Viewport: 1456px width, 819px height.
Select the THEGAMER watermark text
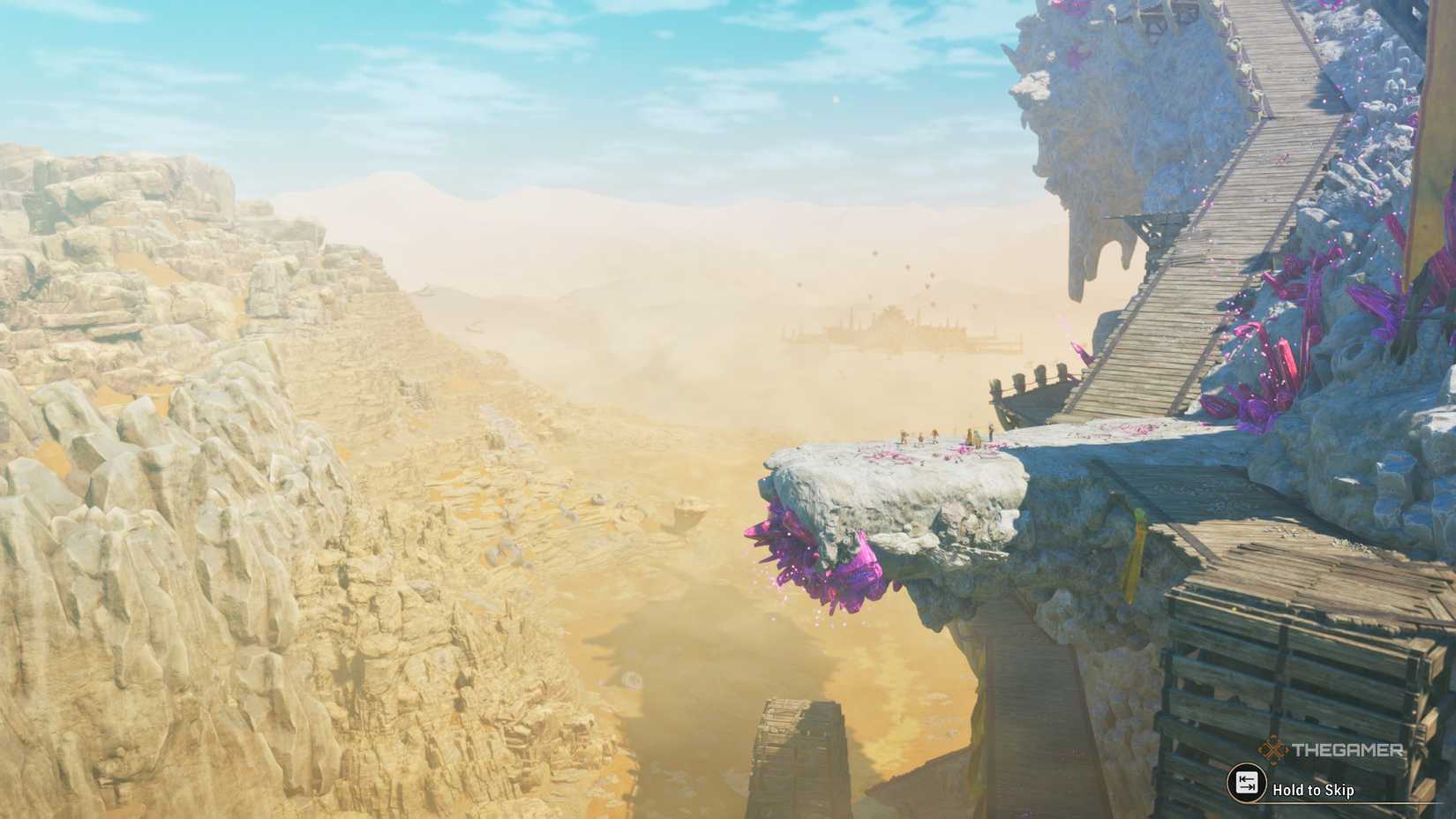[1346, 750]
